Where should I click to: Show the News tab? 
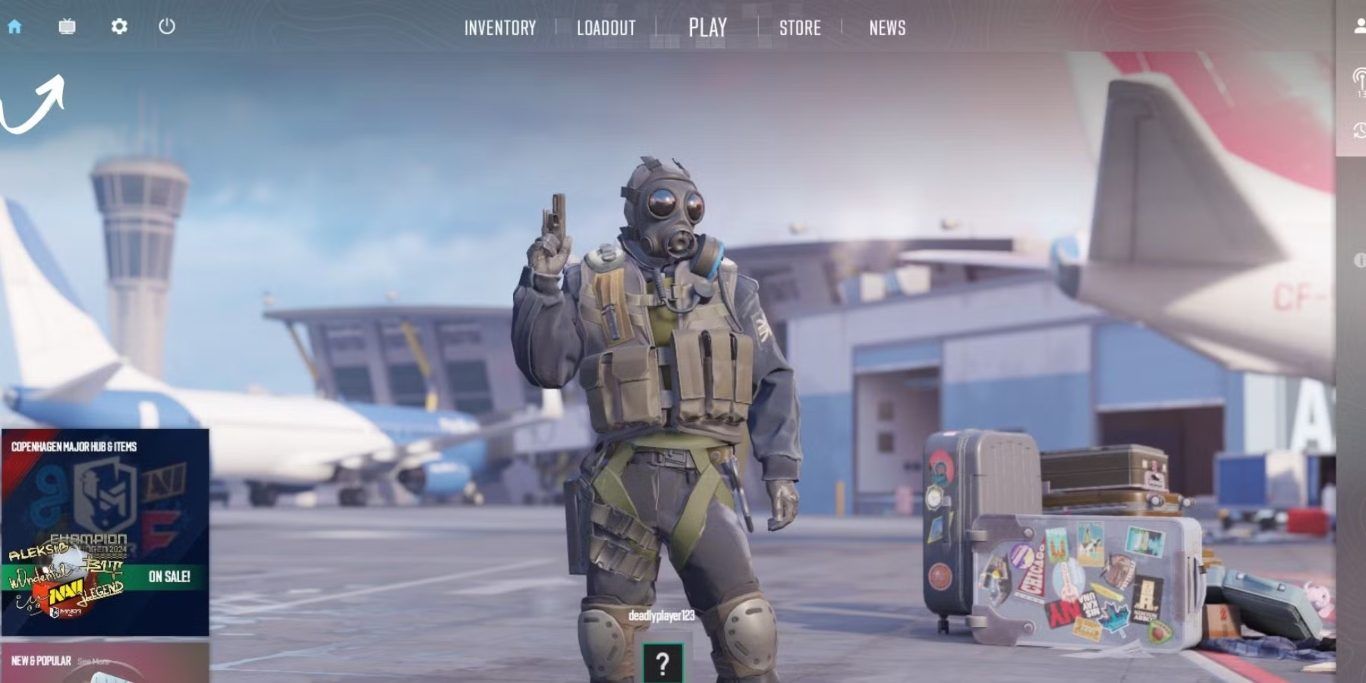pos(887,28)
